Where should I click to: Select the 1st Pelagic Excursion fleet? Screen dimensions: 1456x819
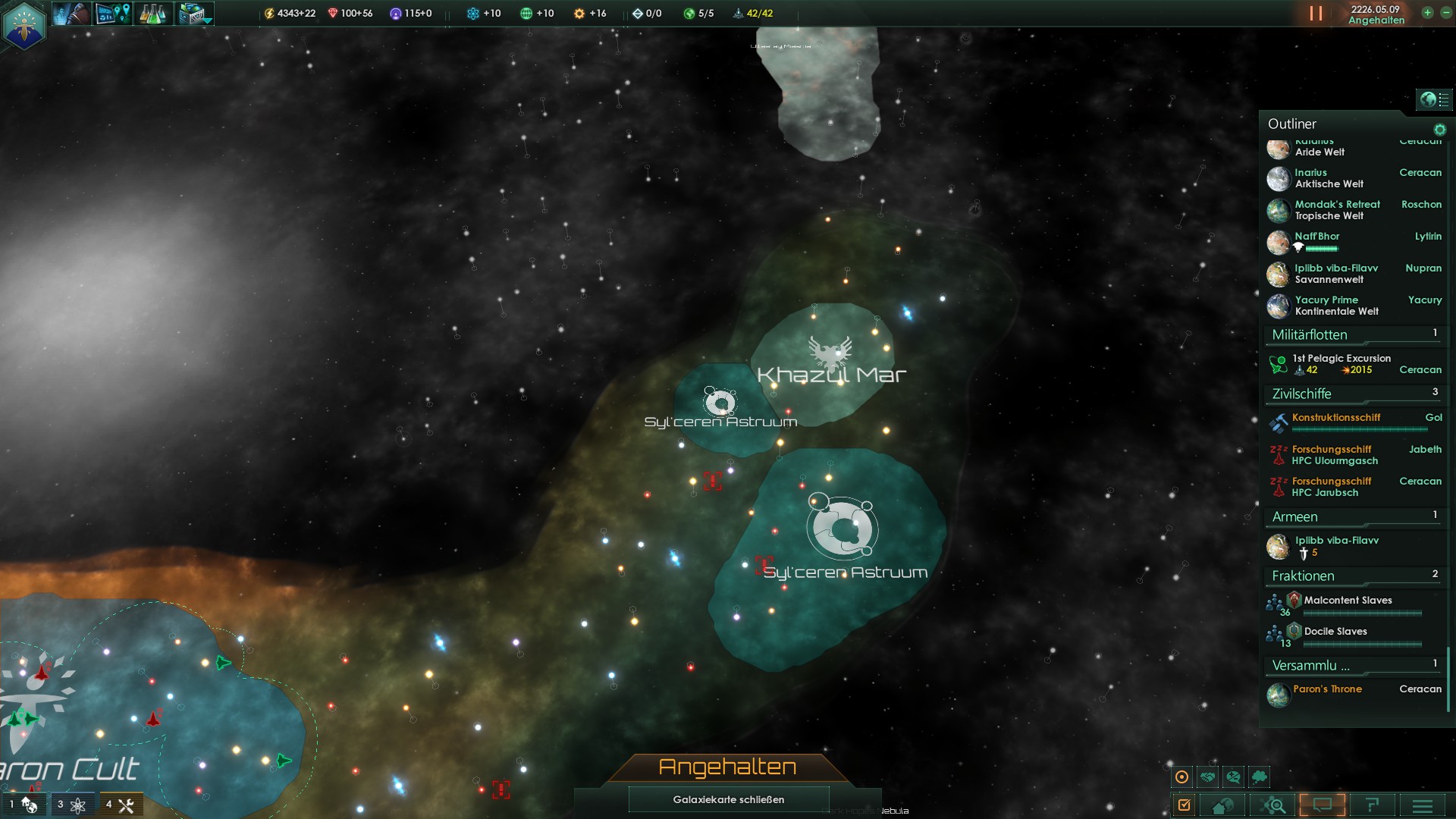click(x=1341, y=364)
